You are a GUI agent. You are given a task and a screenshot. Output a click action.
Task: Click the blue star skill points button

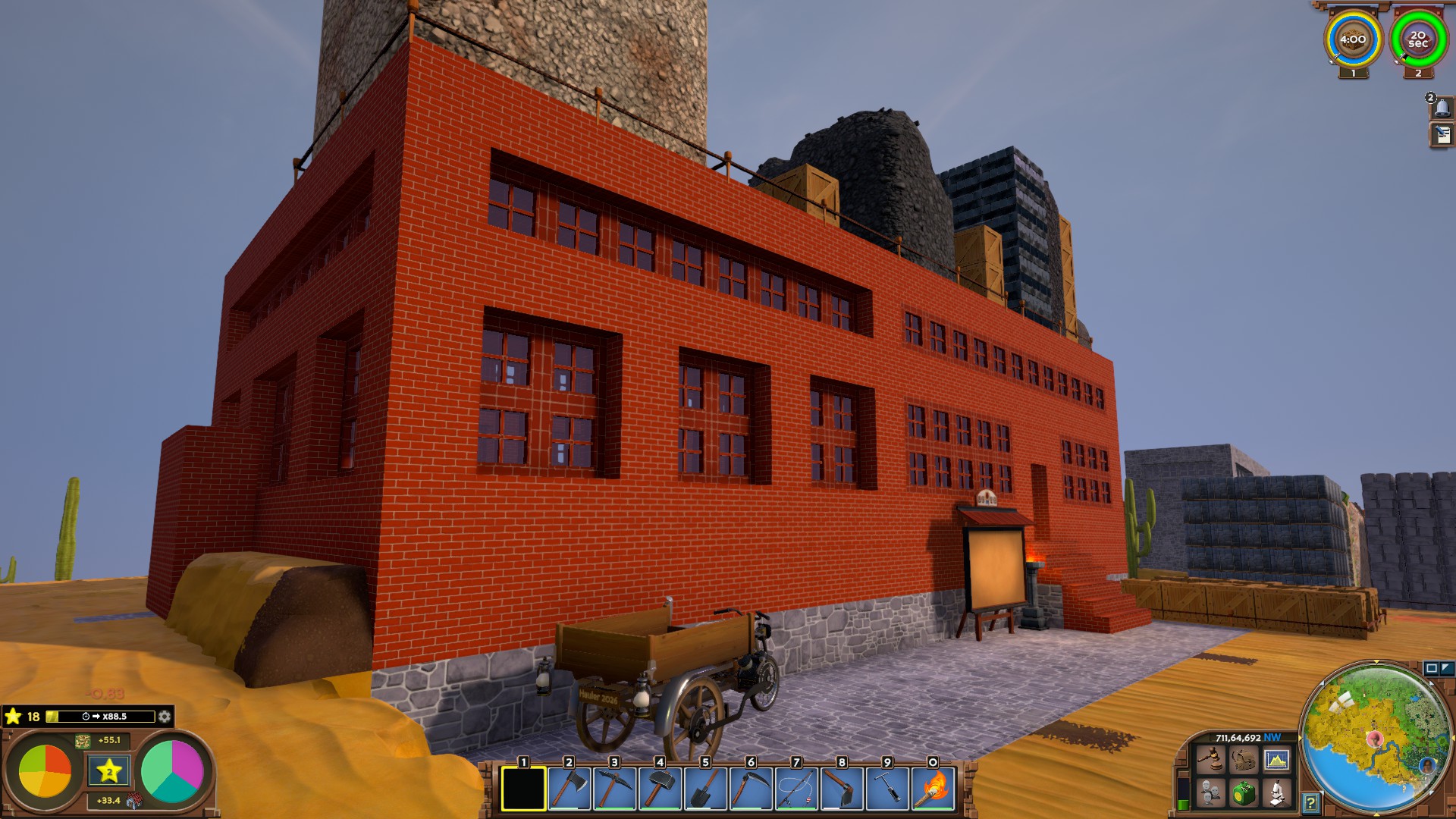[109, 771]
